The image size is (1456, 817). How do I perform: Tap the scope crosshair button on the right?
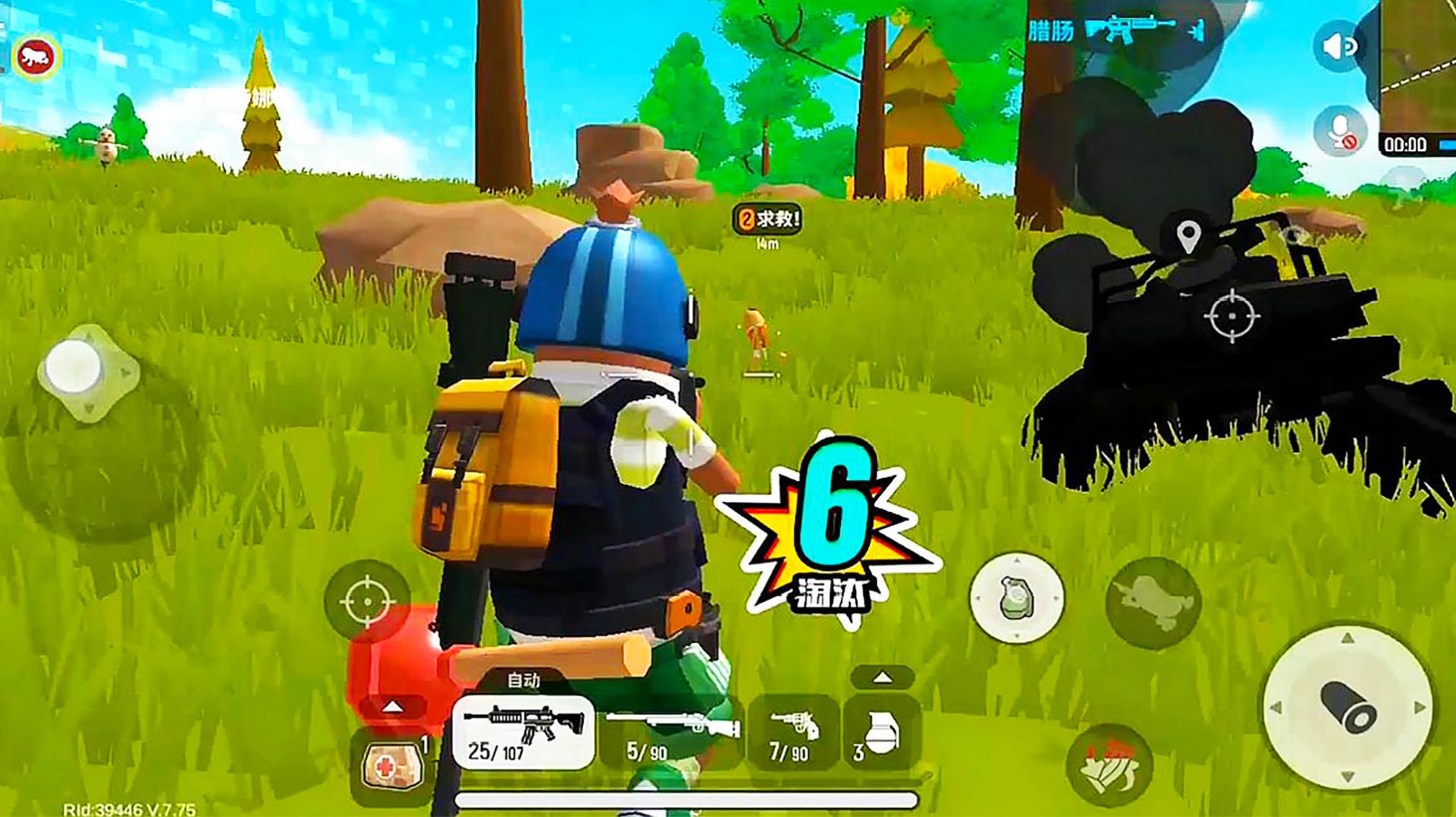point(1232,315)
